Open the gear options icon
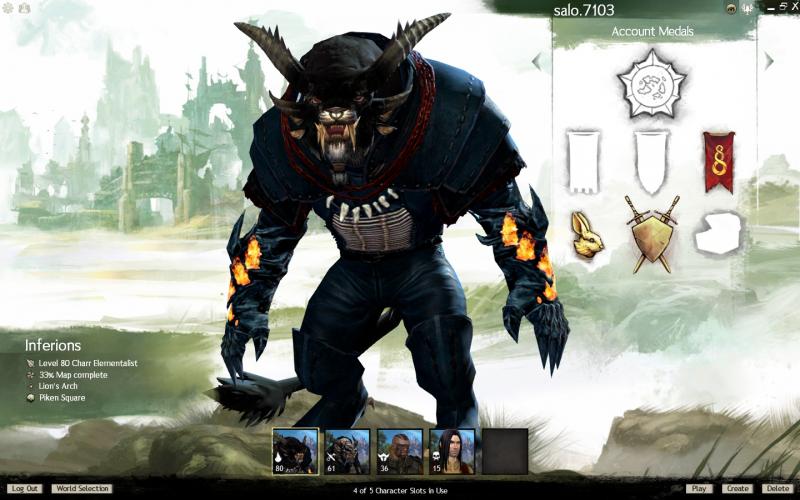The image size is (800, 500). coord(8,8)
